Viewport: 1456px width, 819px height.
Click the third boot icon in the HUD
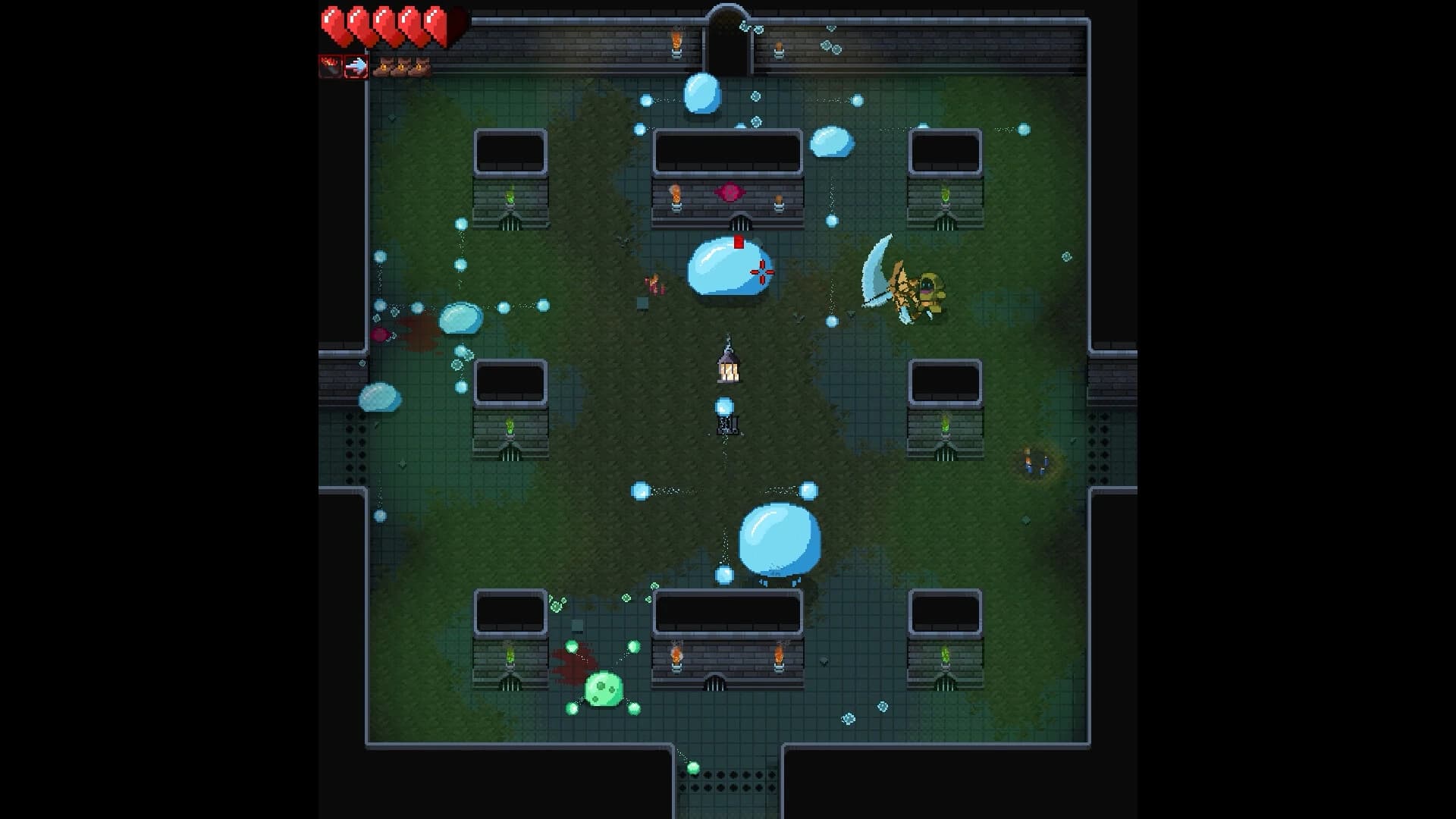point(420,68)
